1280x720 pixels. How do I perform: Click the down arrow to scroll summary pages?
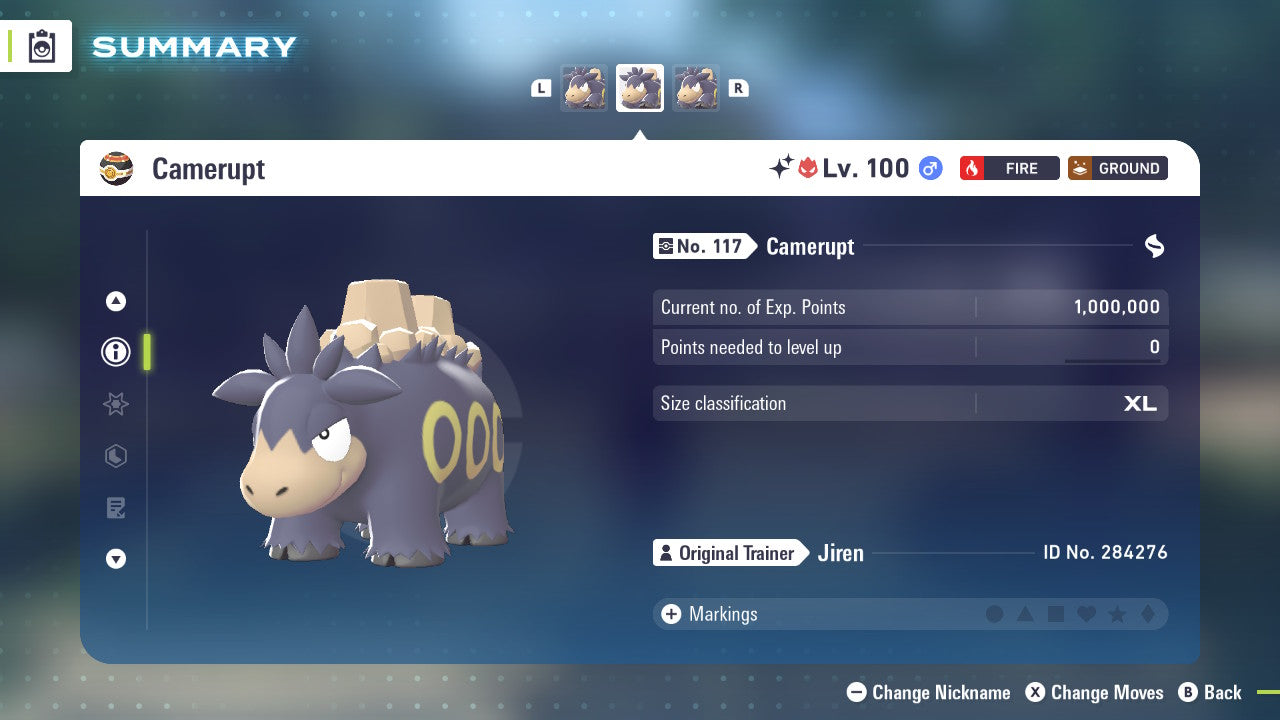click(x=115, y=559)
